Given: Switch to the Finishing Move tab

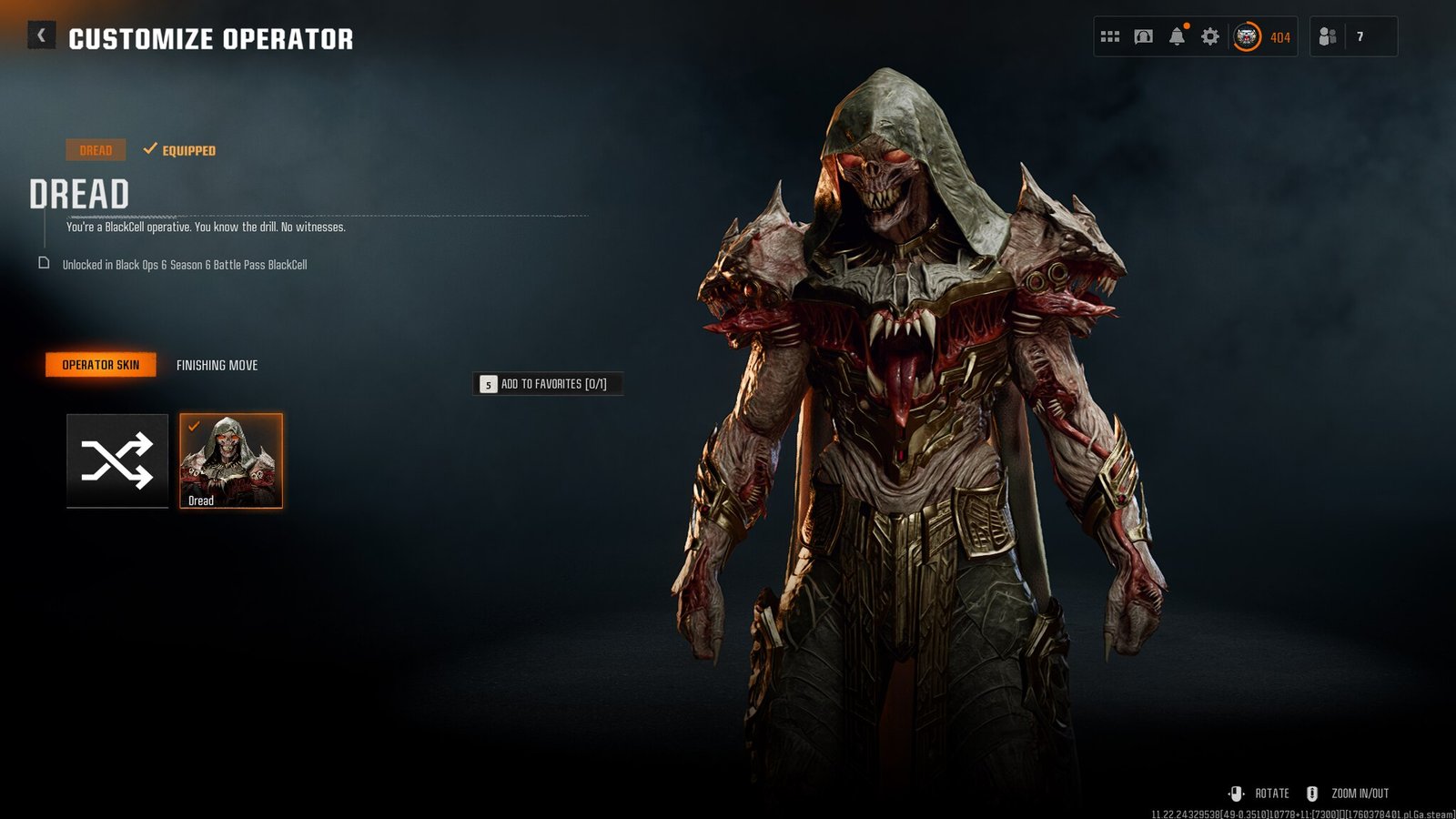Looking at the screenshot, I should point(217,365).
